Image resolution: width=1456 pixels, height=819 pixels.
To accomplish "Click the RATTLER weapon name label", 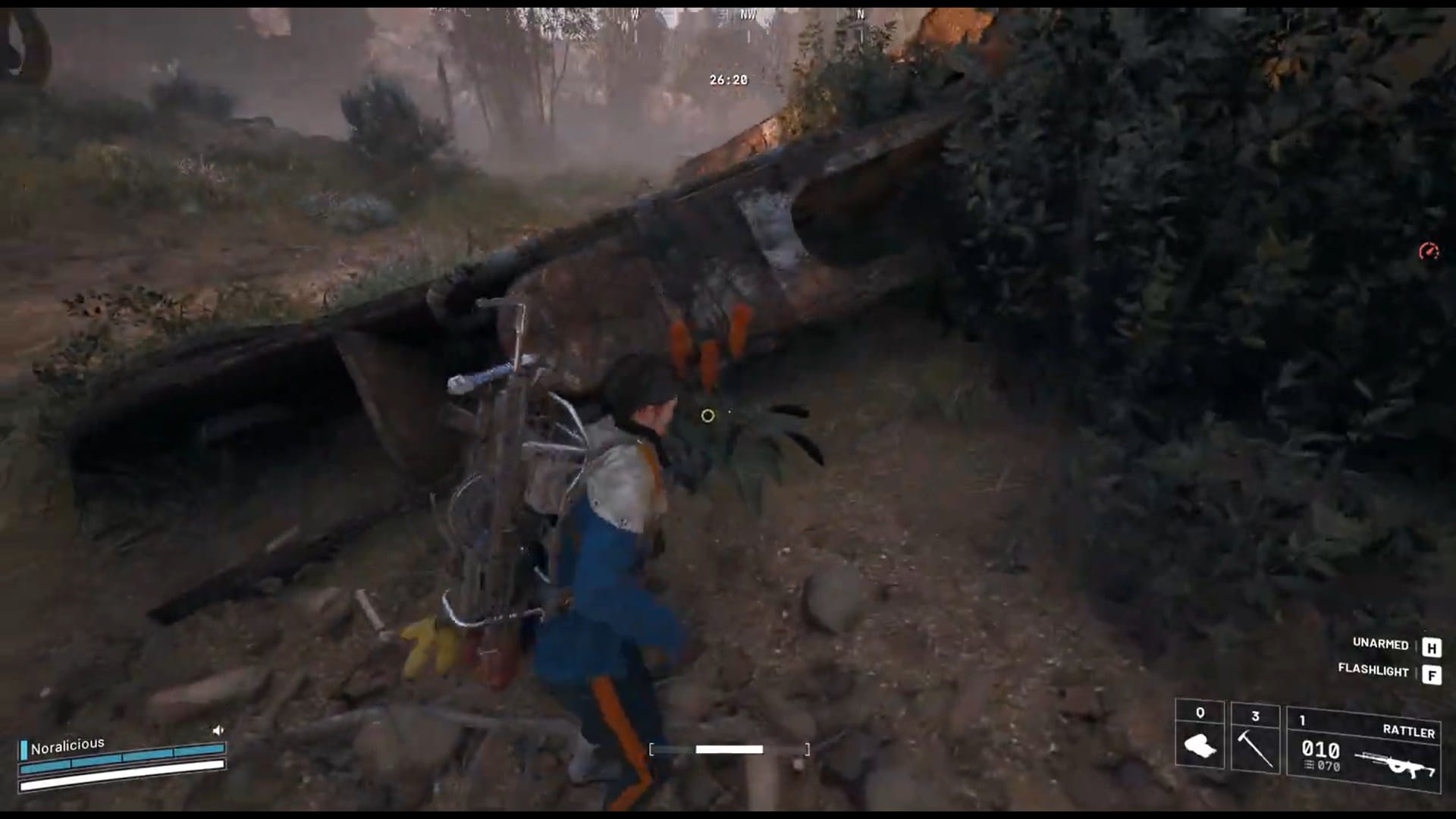I will click(1408, 730).
